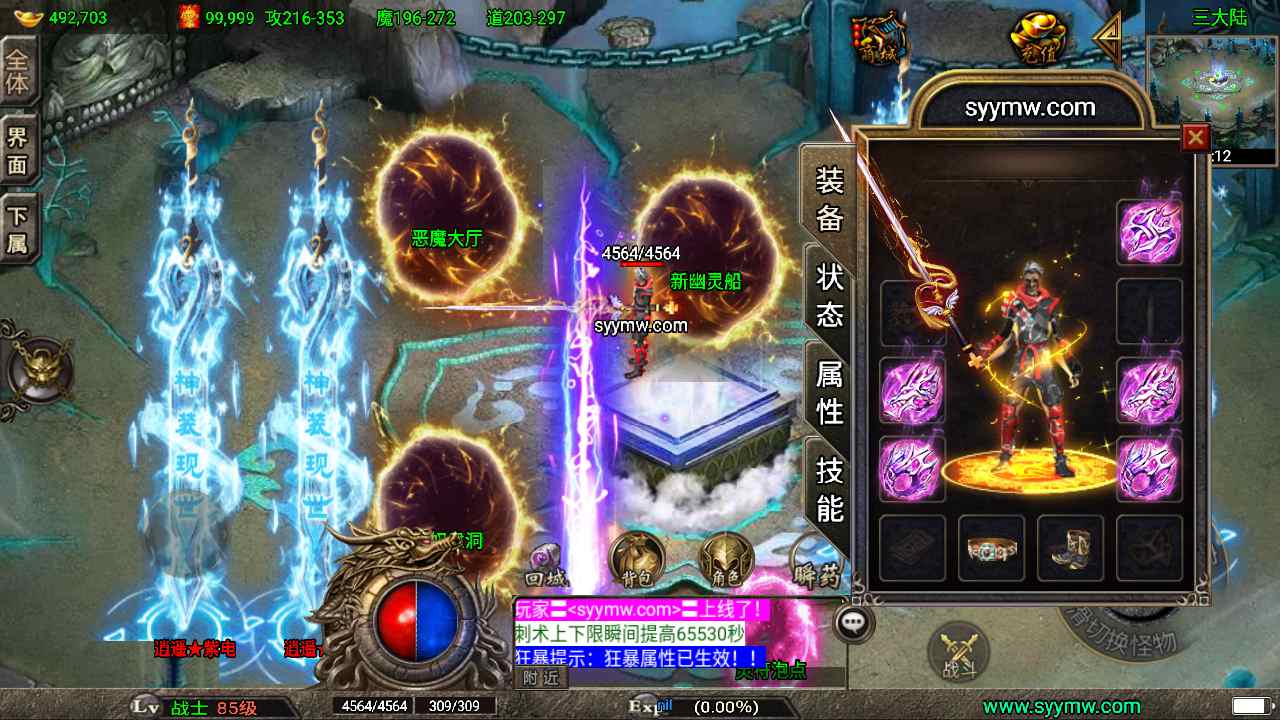This screenshot has height=720, width=1280.
Task: Tap the 瞬药 instant potion button
Action: (815, 562)
